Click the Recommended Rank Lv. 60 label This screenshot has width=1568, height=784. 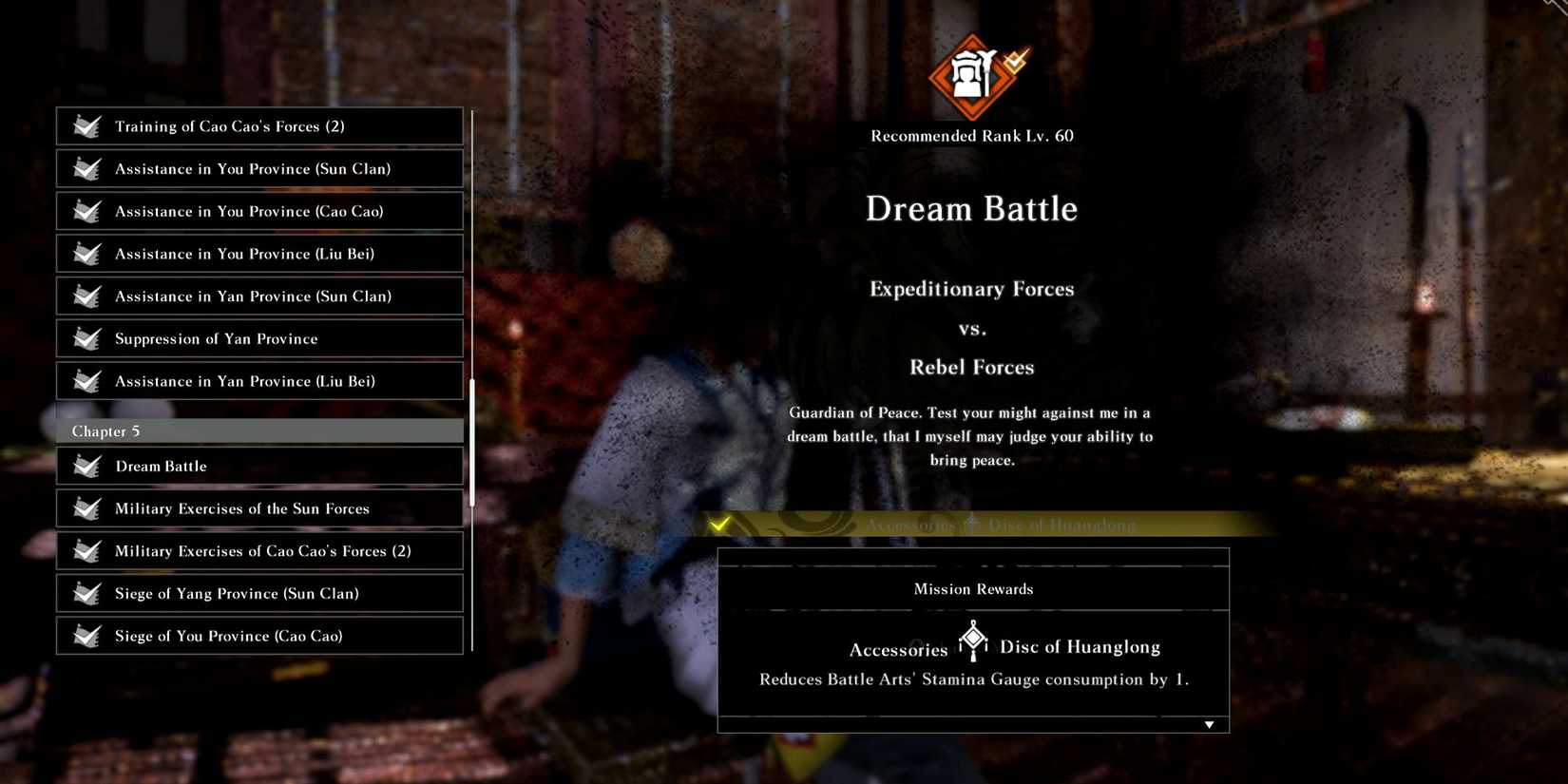[x=971, y=135]
